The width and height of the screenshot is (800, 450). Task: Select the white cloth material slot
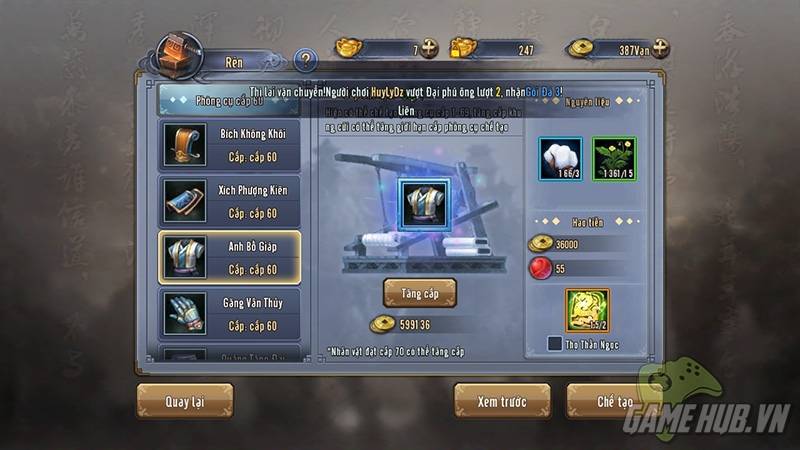coord(561,159)
